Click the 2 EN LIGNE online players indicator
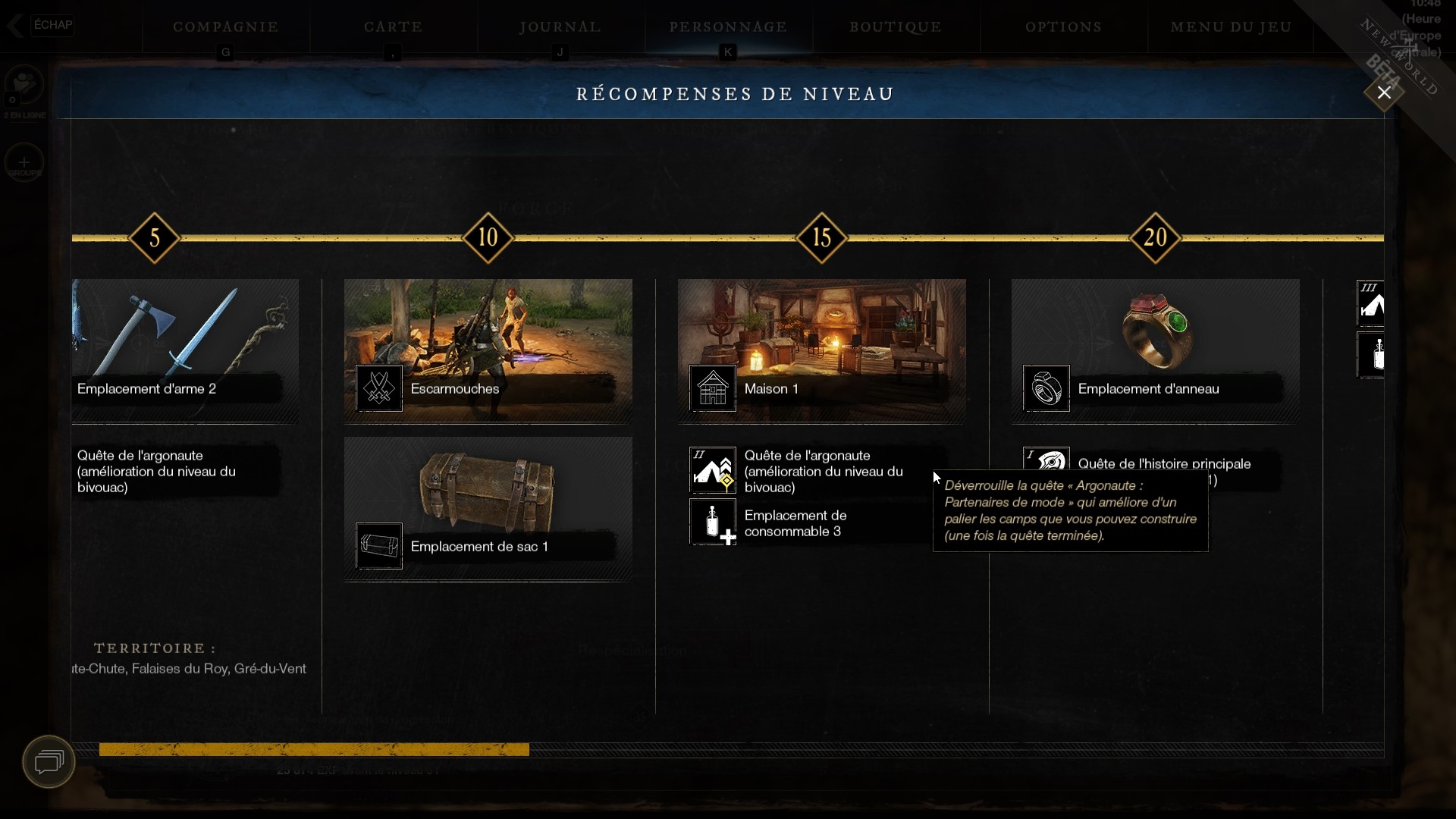The height and width of the screenshot is (819, 1456). coord(24,91)
